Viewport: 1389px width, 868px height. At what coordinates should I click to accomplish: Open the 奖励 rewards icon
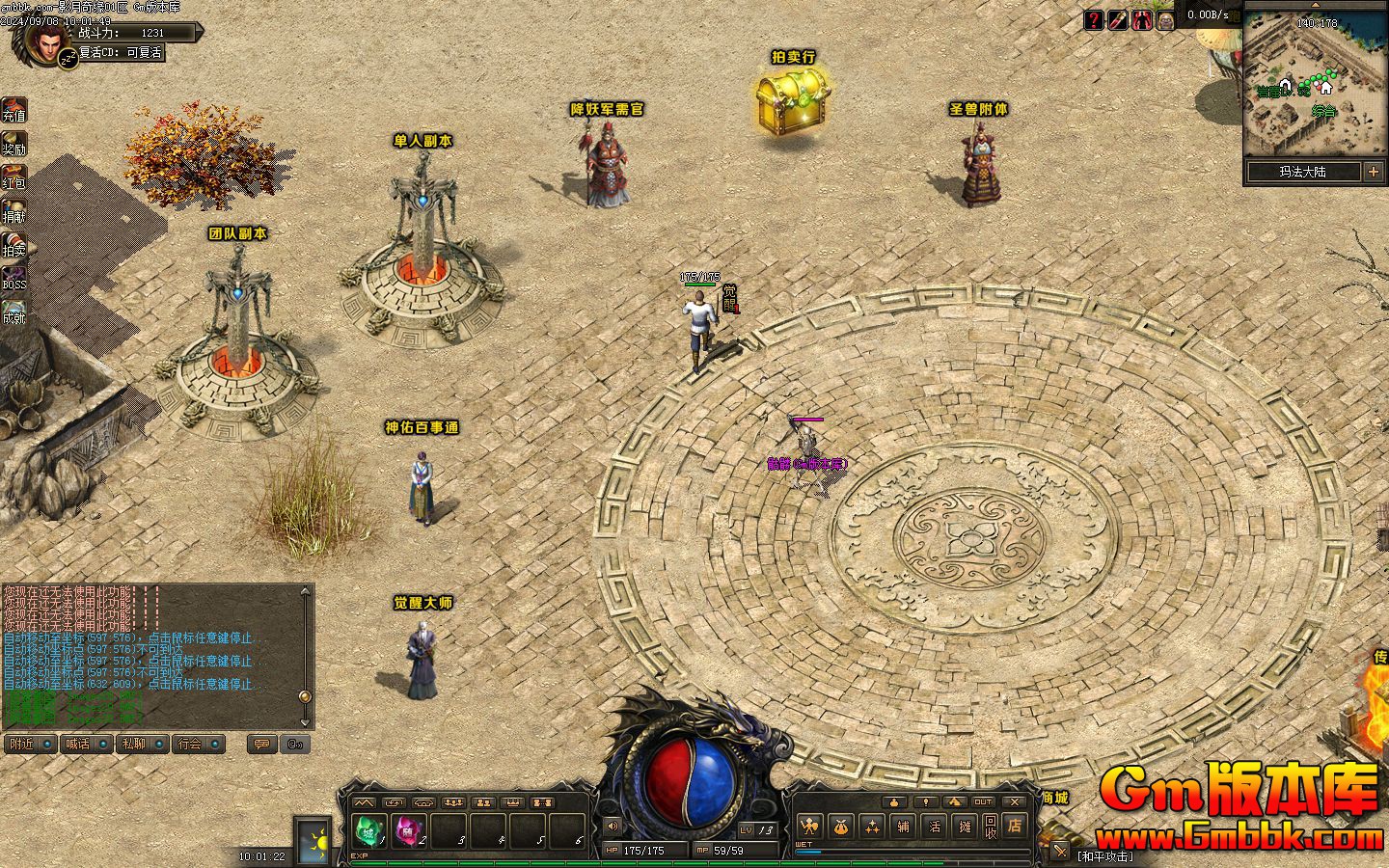coord(14,143)
